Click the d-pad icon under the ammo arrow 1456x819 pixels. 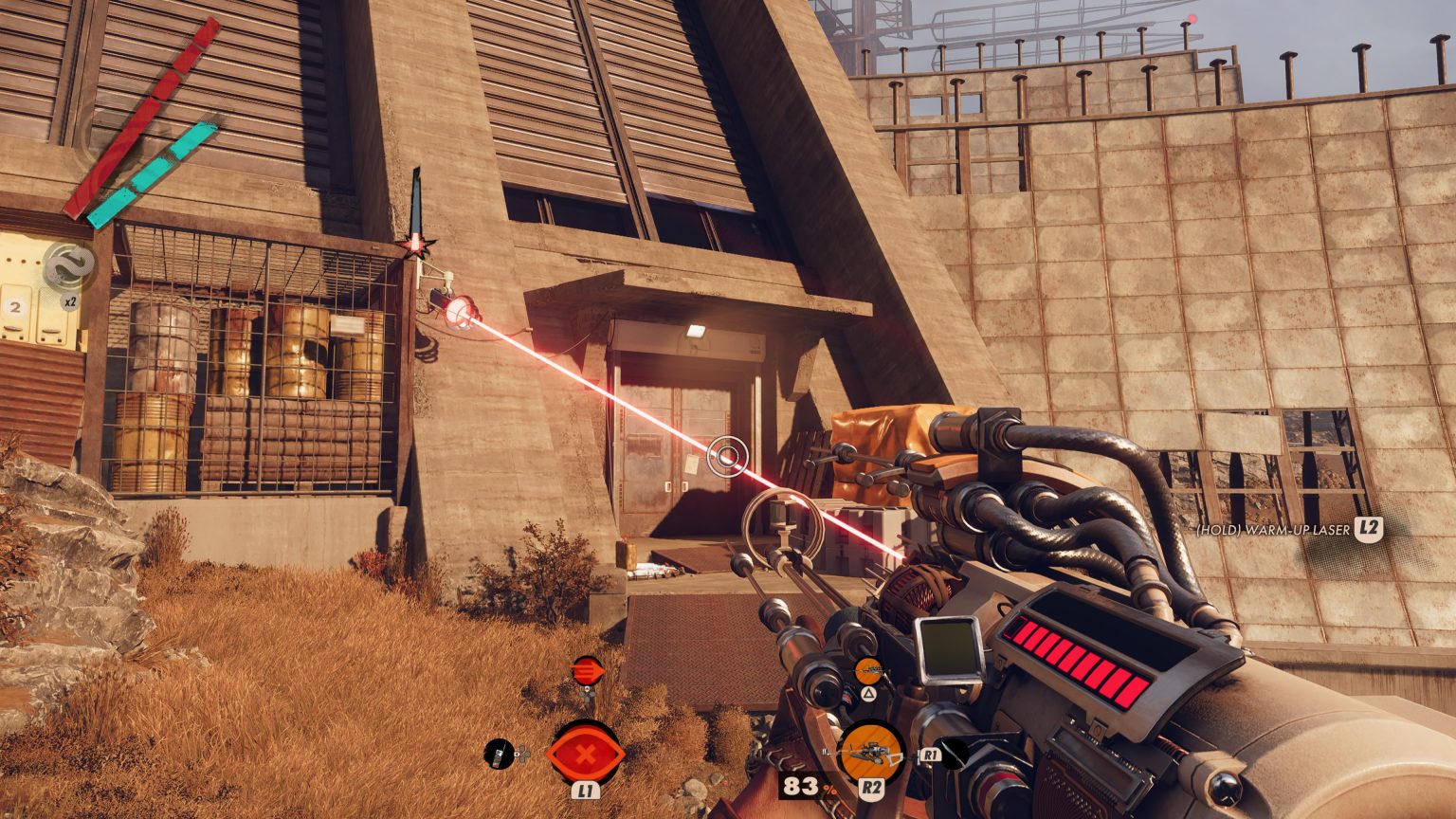click(x=586, y=692)
